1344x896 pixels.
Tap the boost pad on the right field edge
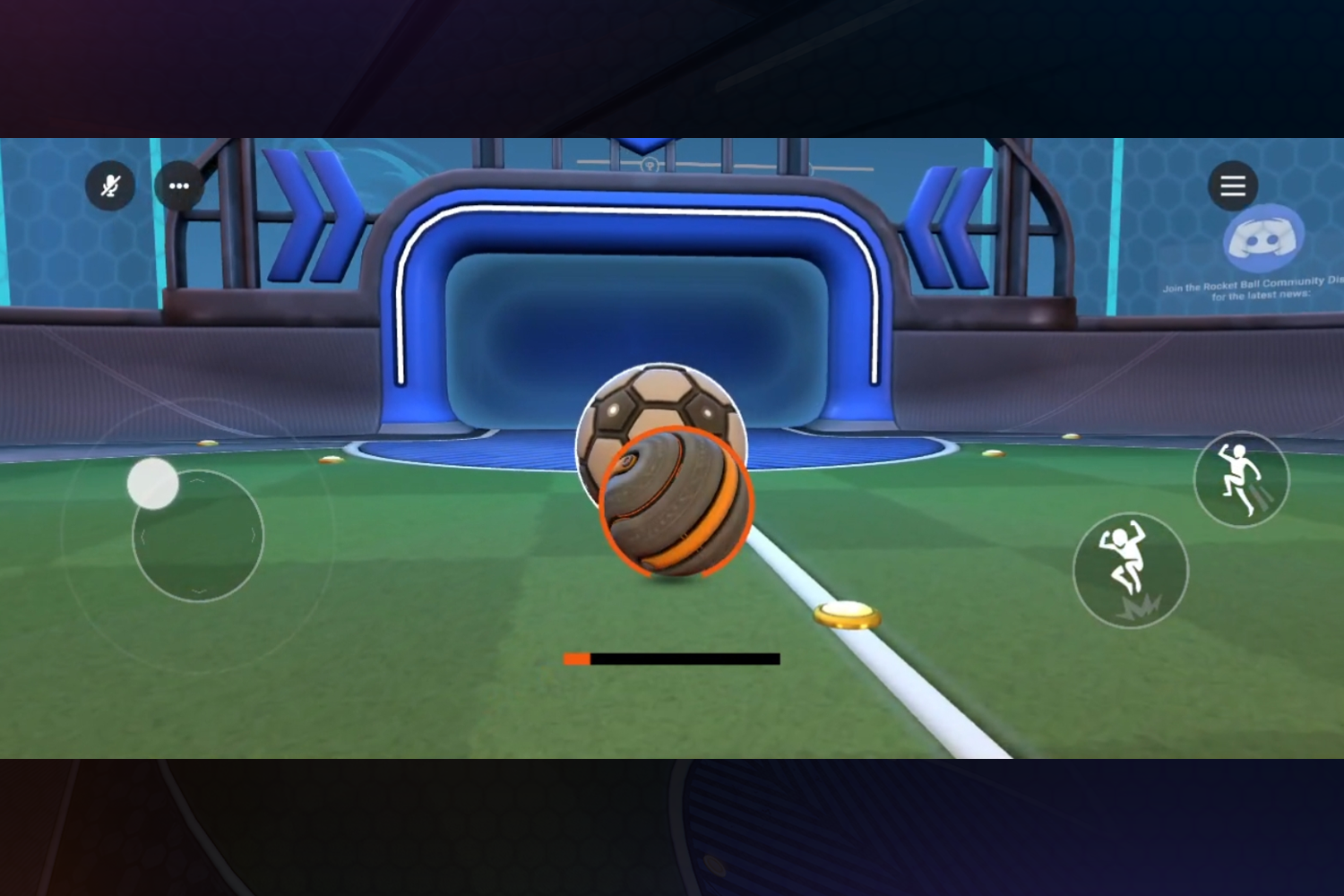1070,436
